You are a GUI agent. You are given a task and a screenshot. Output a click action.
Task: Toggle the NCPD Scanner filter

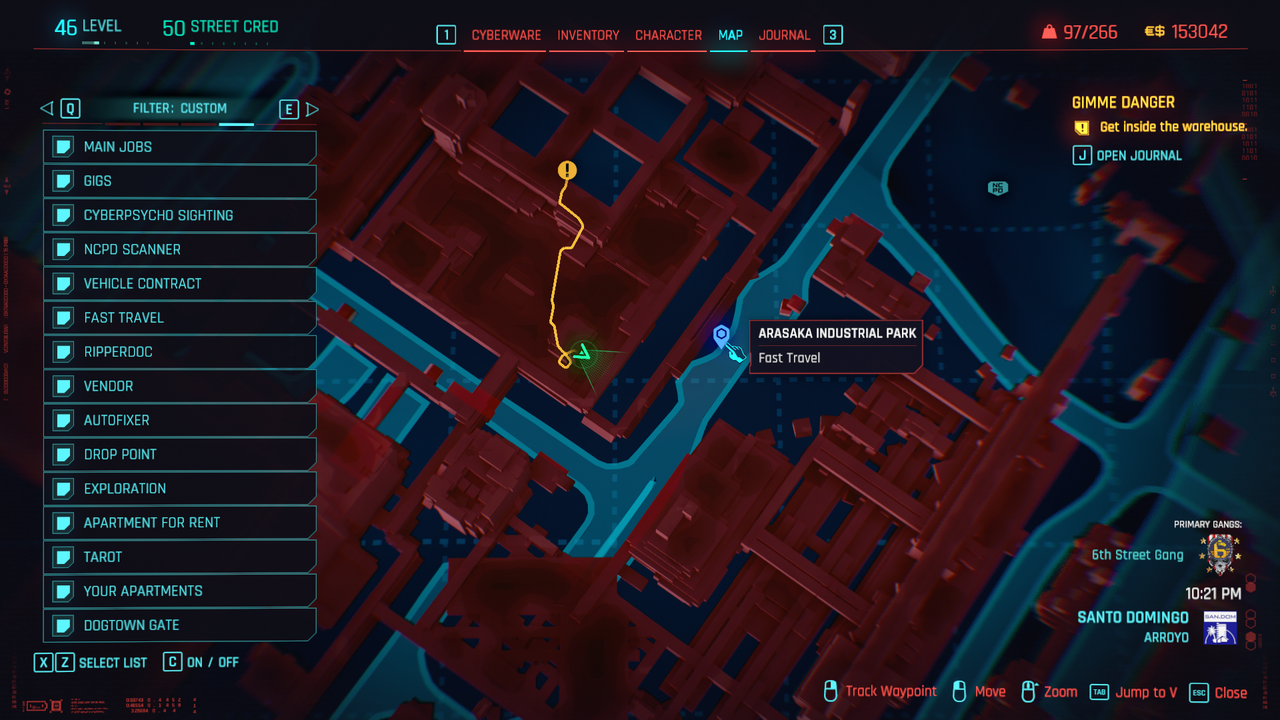180,249
